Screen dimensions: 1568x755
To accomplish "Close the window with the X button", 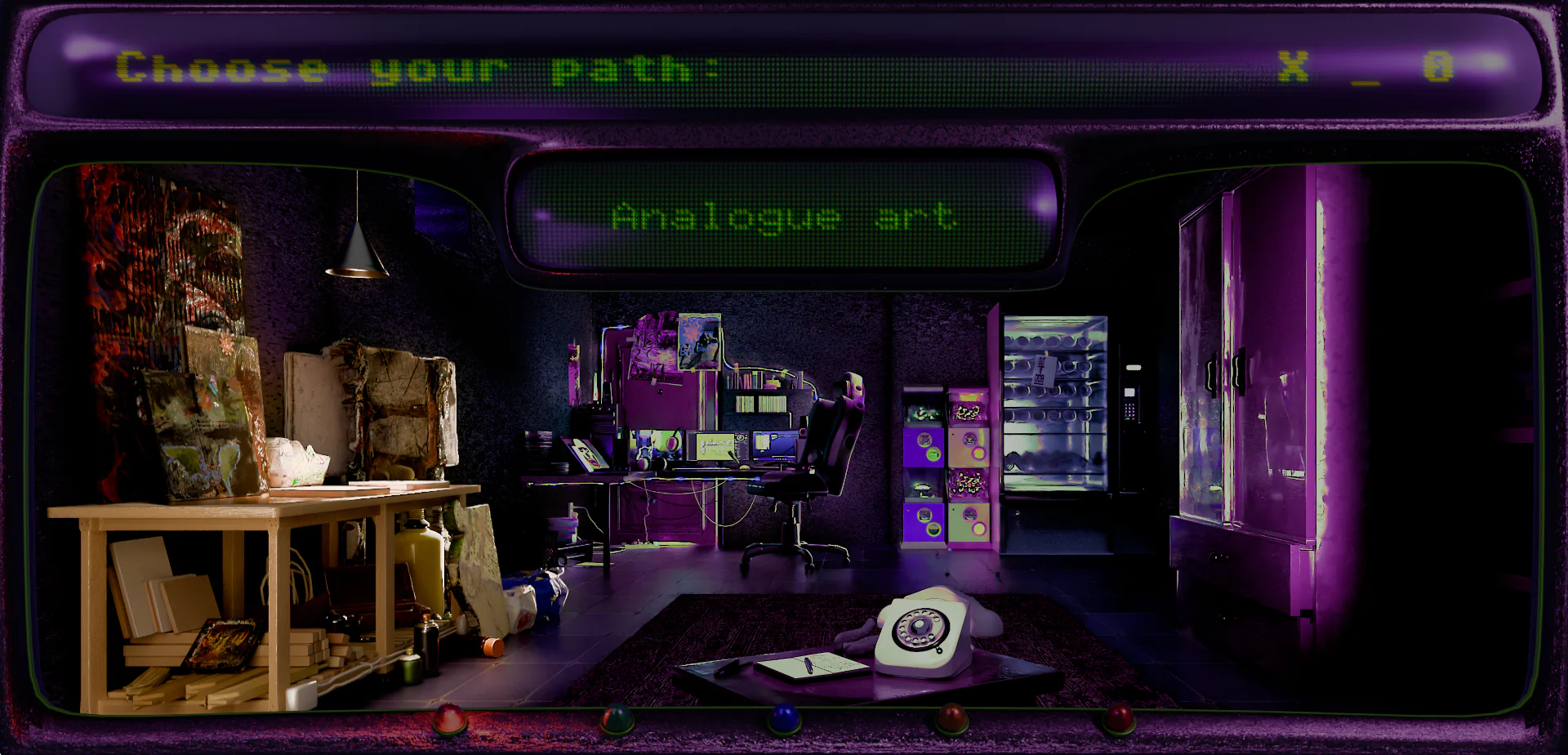I will click(1293, 66).
